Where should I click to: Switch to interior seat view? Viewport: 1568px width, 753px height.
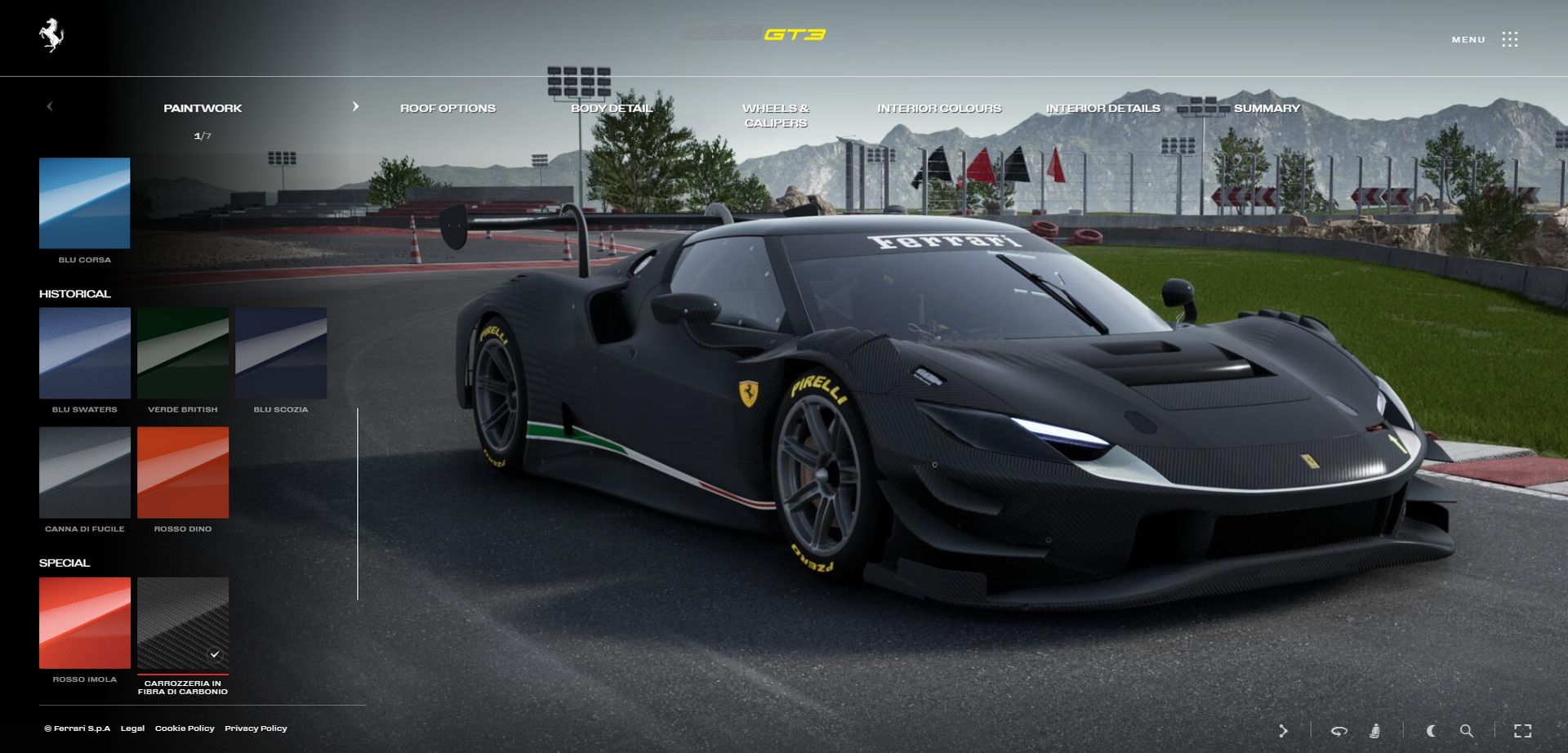point(1375,731)
